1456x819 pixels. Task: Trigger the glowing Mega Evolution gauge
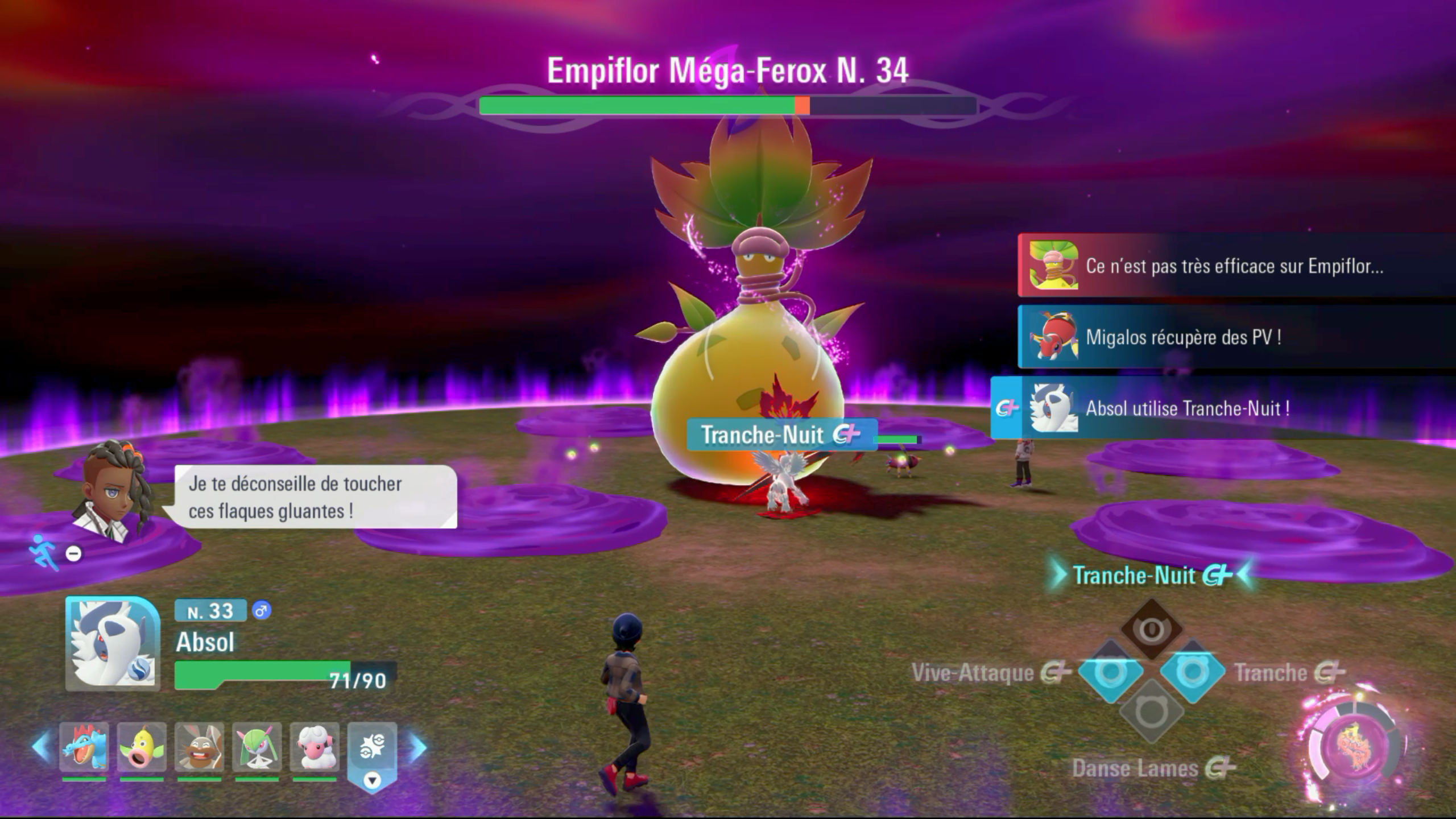coord(1357,746)
